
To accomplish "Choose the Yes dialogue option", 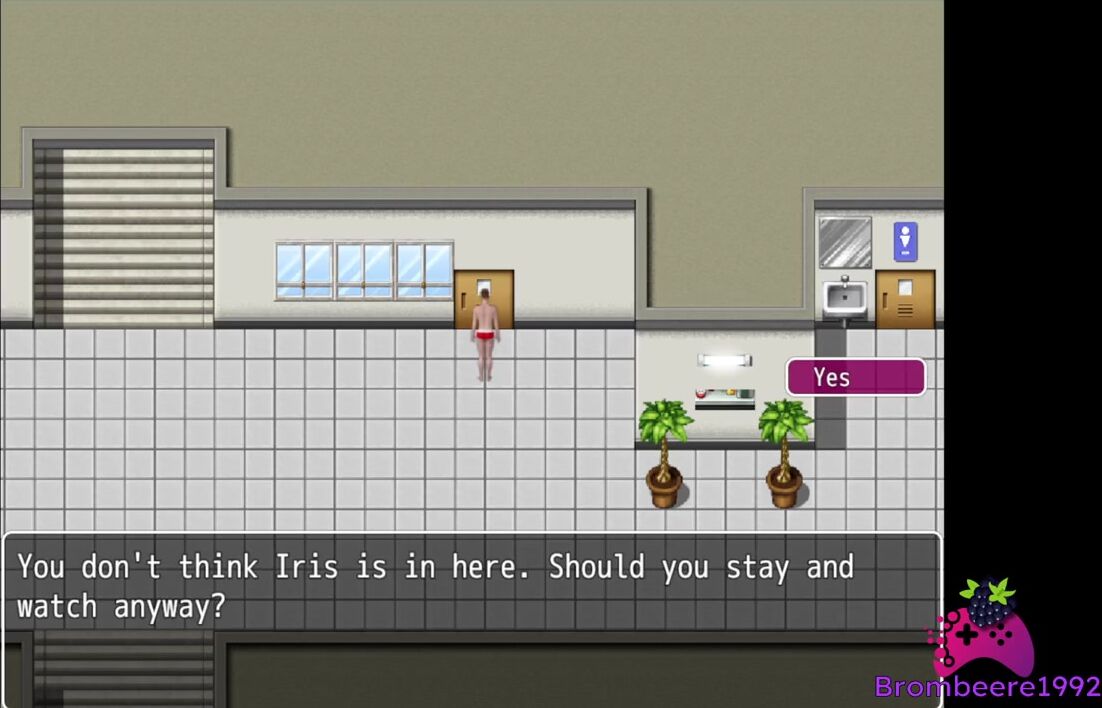I will (855, 377).
